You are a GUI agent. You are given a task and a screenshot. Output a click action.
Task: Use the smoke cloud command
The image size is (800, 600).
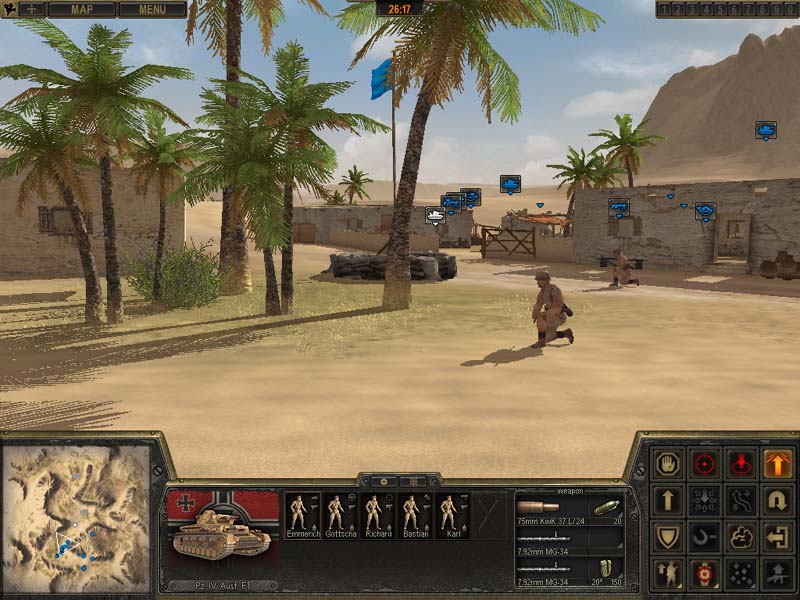coord(741,537)
